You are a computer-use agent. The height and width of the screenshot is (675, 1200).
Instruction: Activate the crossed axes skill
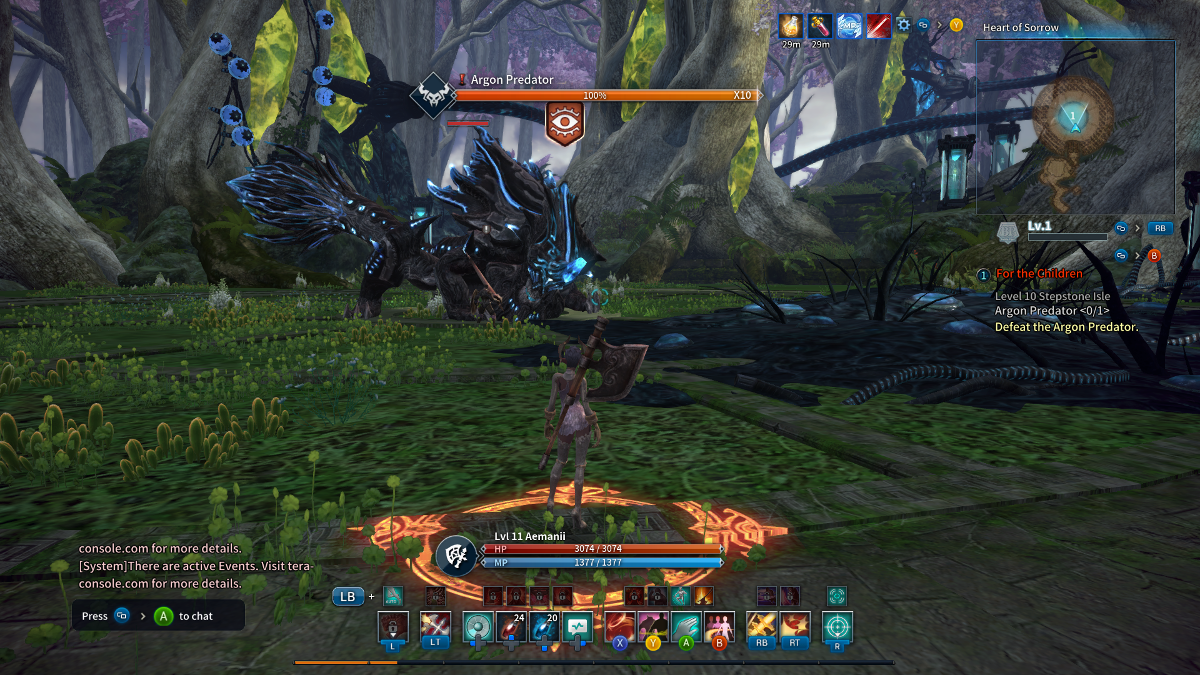point(435,627)
